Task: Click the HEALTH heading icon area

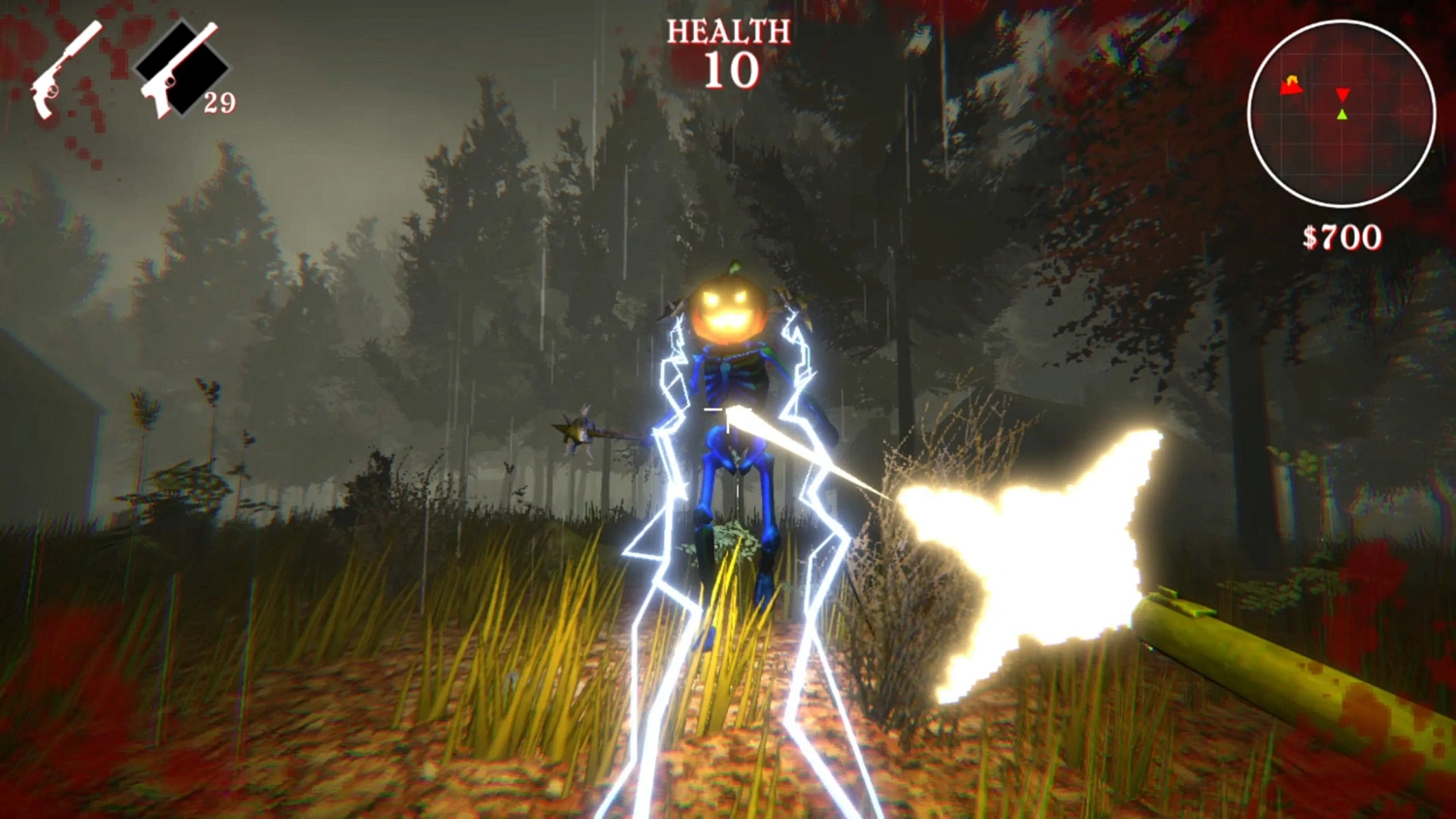Action: coord(726,31)
